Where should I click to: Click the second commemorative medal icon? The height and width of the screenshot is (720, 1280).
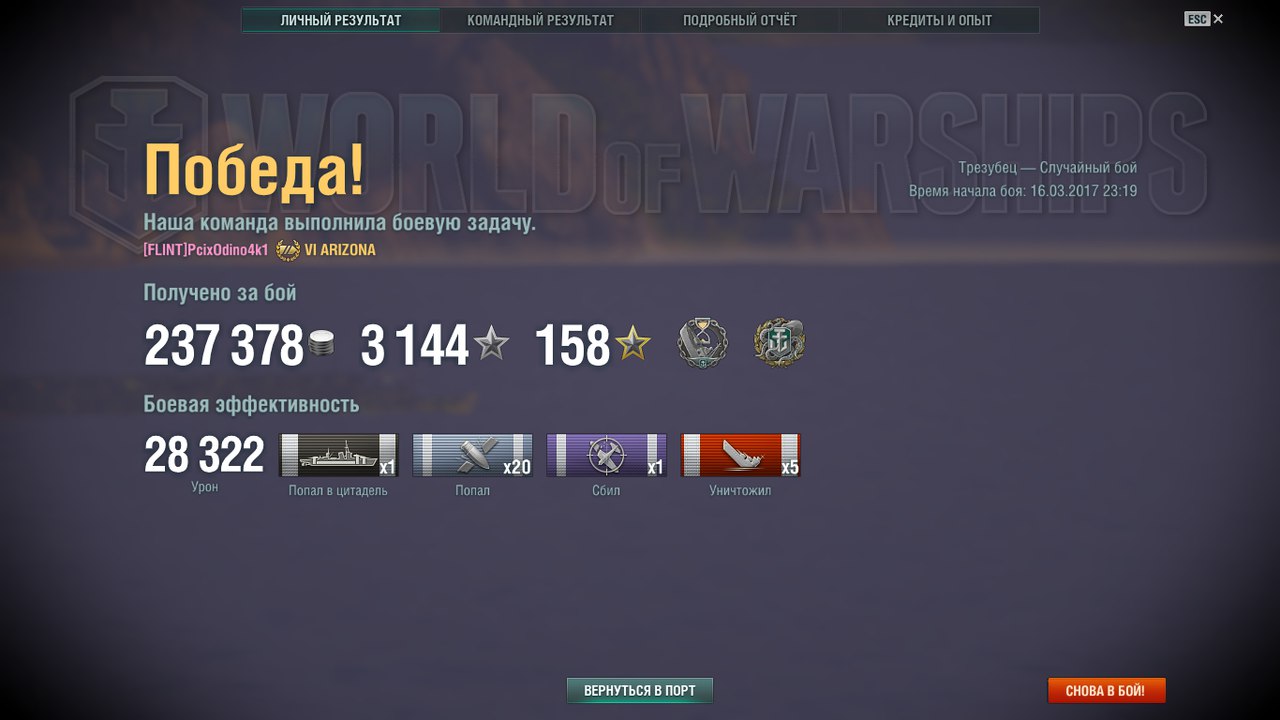779,342
